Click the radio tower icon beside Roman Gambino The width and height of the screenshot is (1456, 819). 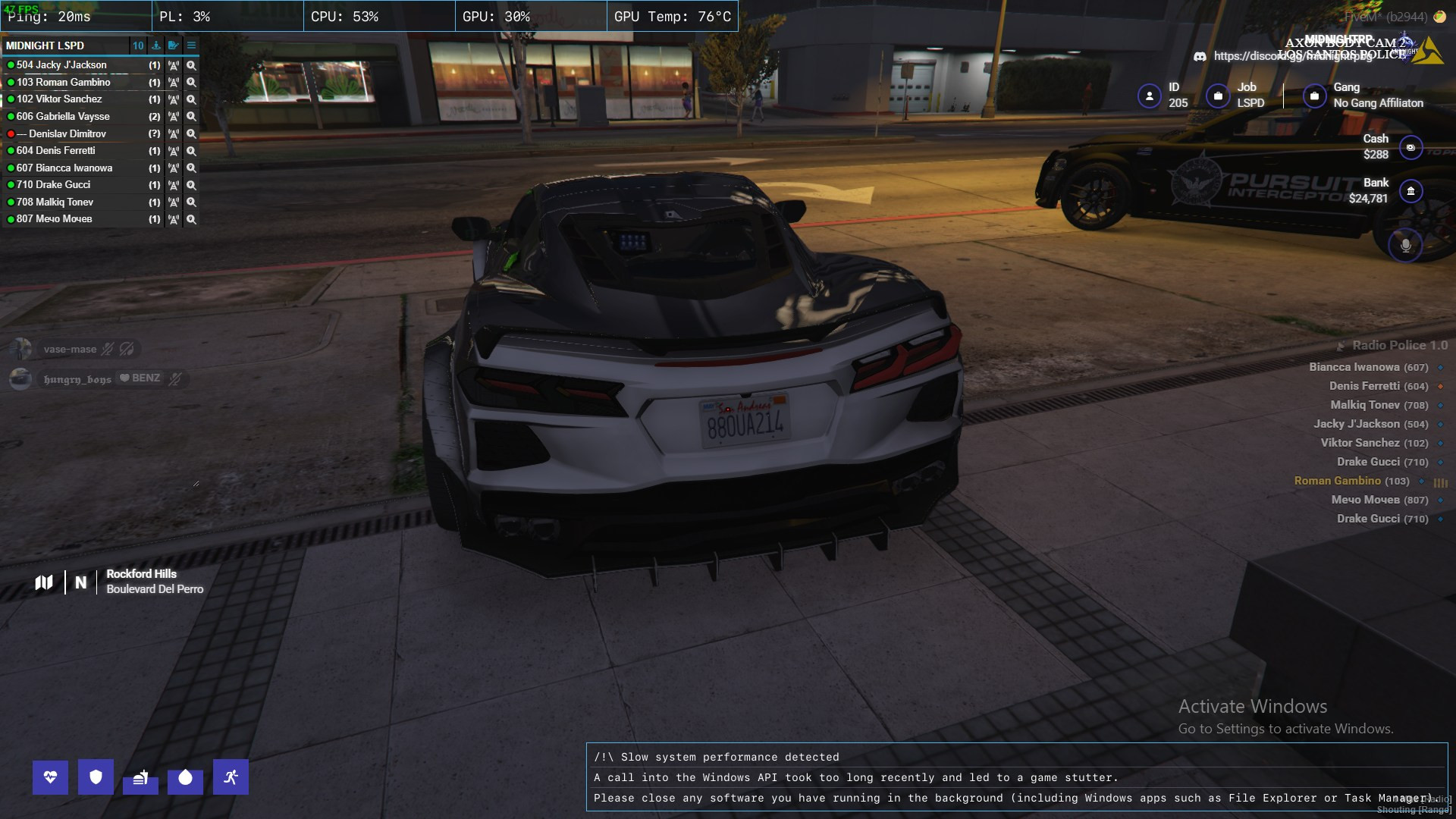tap(174, 83)
